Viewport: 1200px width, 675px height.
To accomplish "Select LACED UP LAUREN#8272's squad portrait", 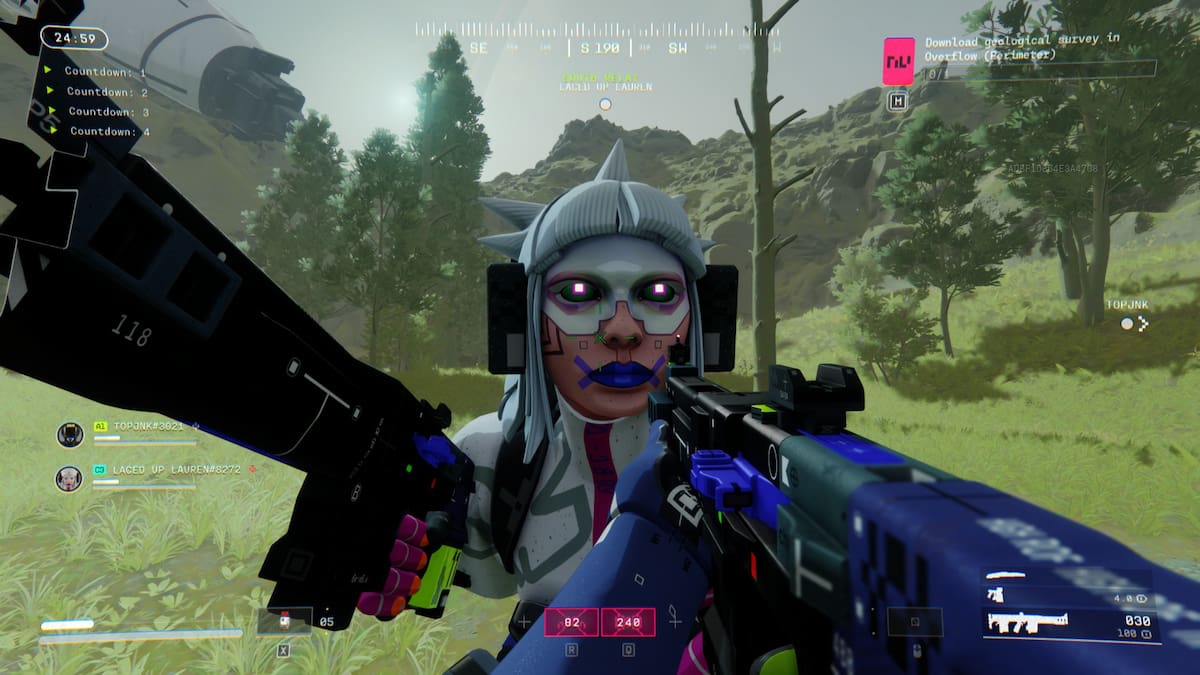I will [69, 479].
